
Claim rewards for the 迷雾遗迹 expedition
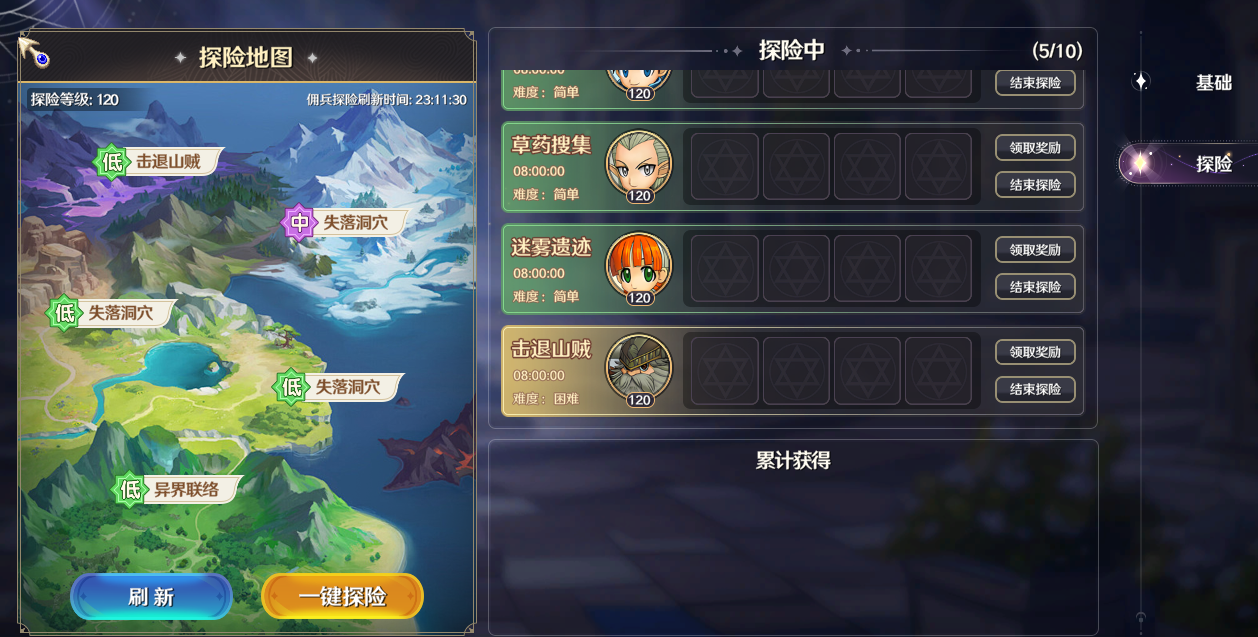pyautogui.click(x=1034, y=250)
